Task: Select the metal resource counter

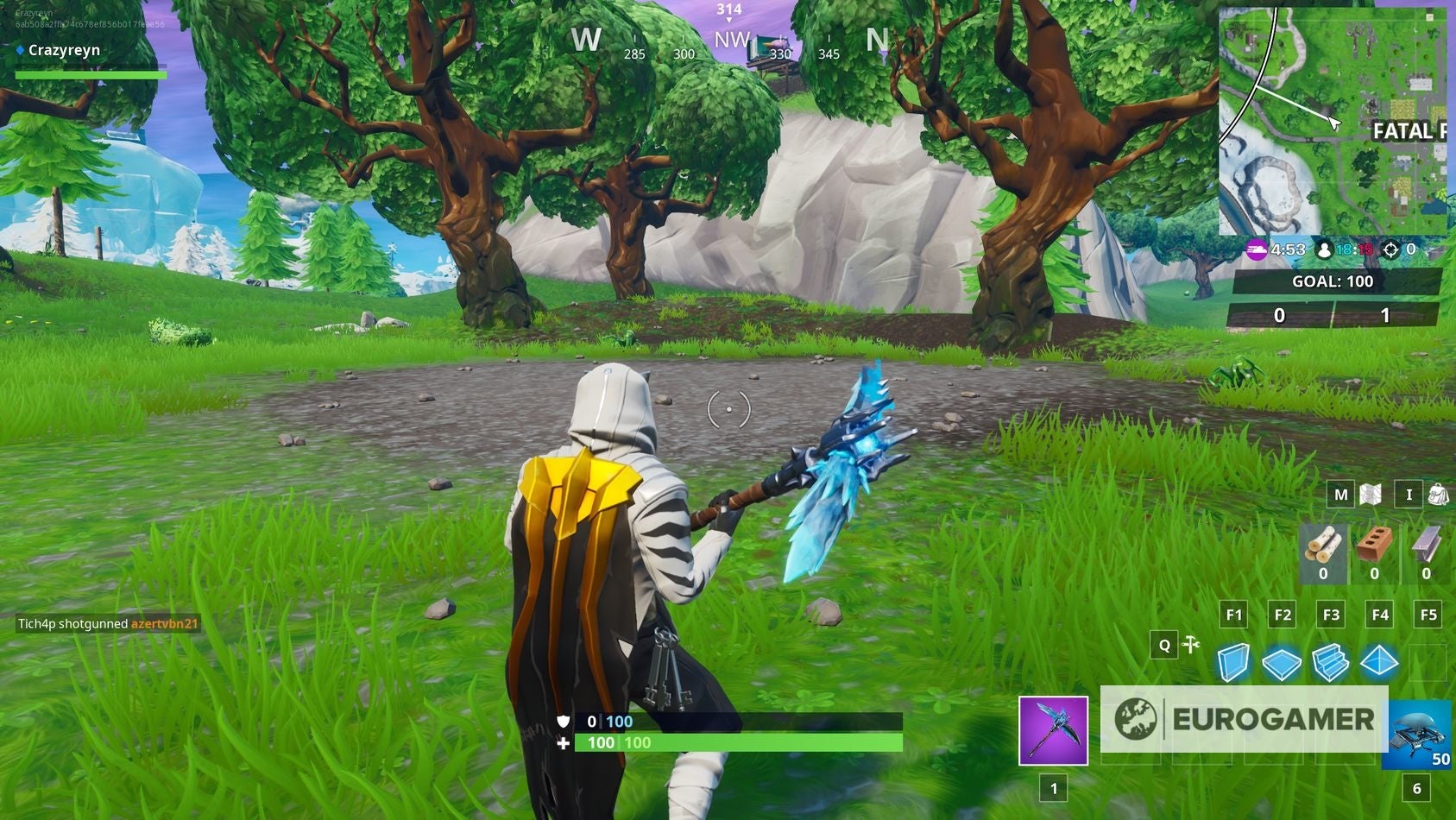Action: click(x=1426, y=552)
